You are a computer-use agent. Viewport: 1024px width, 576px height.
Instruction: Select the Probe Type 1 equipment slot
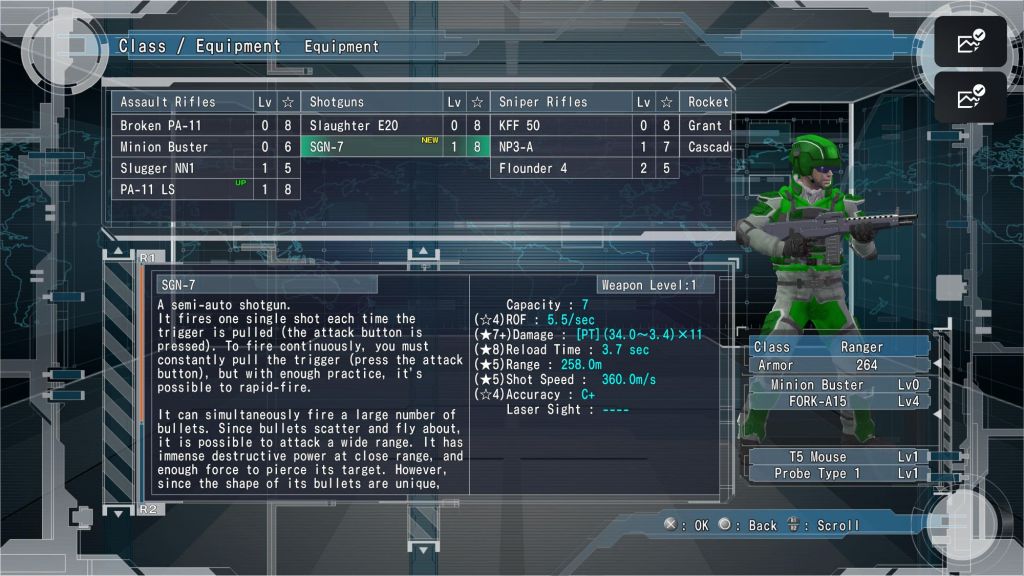pyautogui.click(x=840, y=473)
